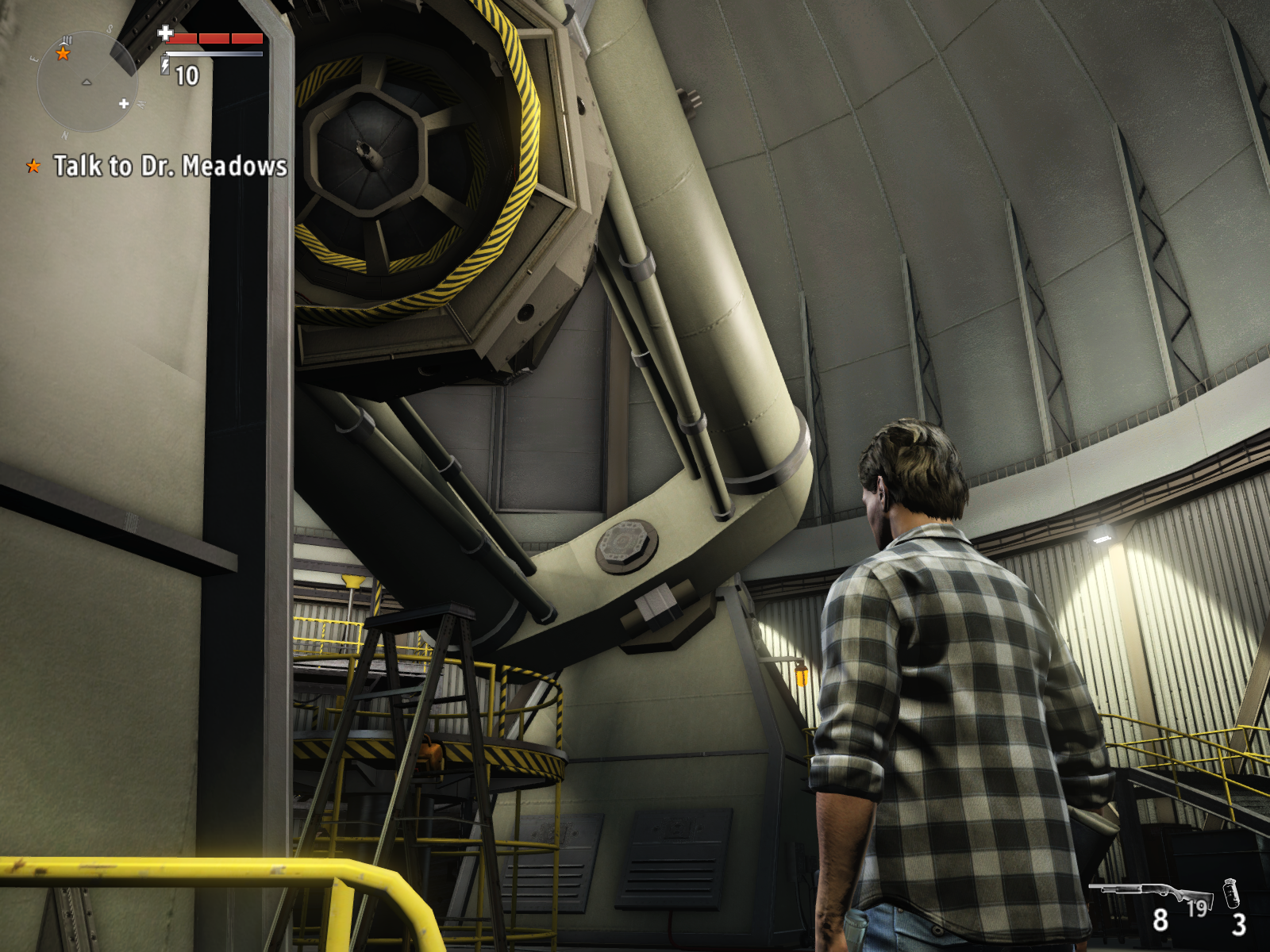Click the white plus marker on the radar

click(x=124, y=103)
